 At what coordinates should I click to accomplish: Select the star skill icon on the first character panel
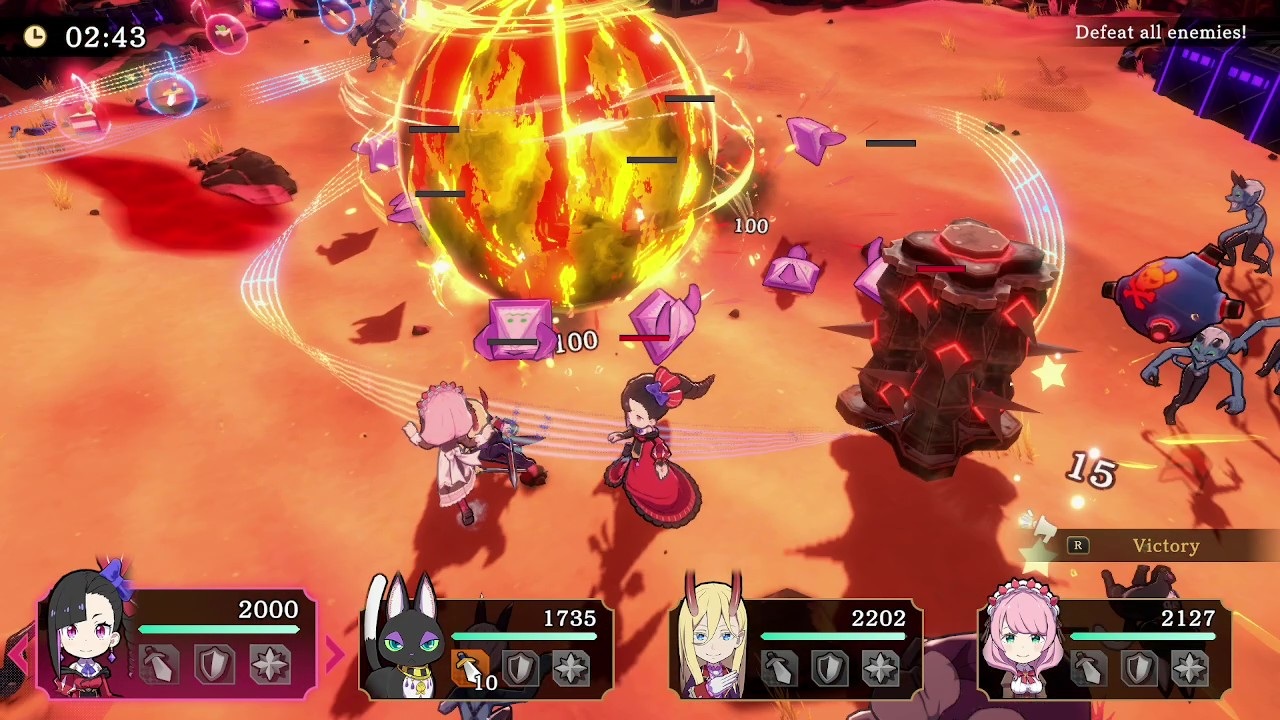tap(268, 663)
